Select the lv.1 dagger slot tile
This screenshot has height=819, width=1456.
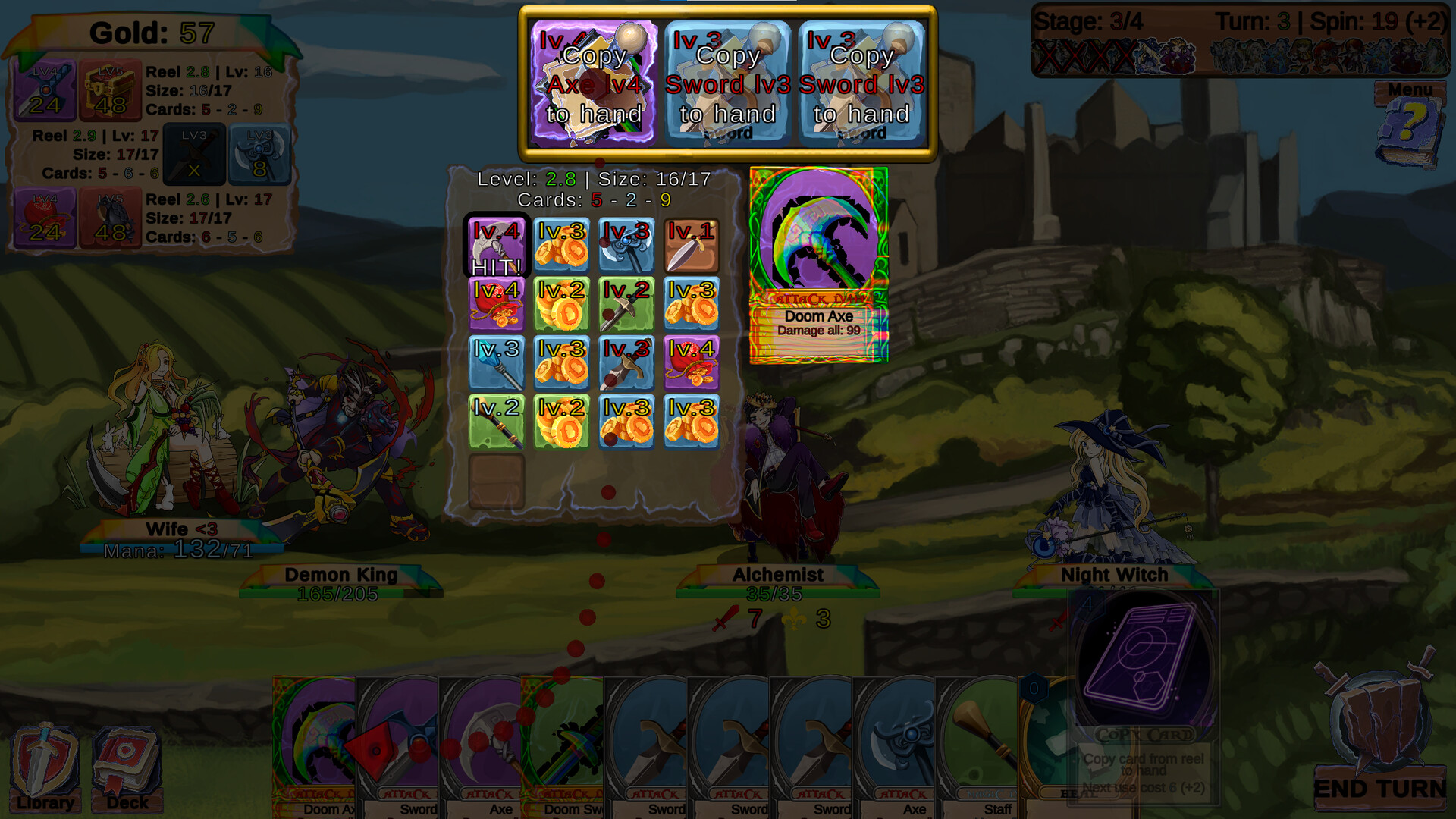pos(692,245)
